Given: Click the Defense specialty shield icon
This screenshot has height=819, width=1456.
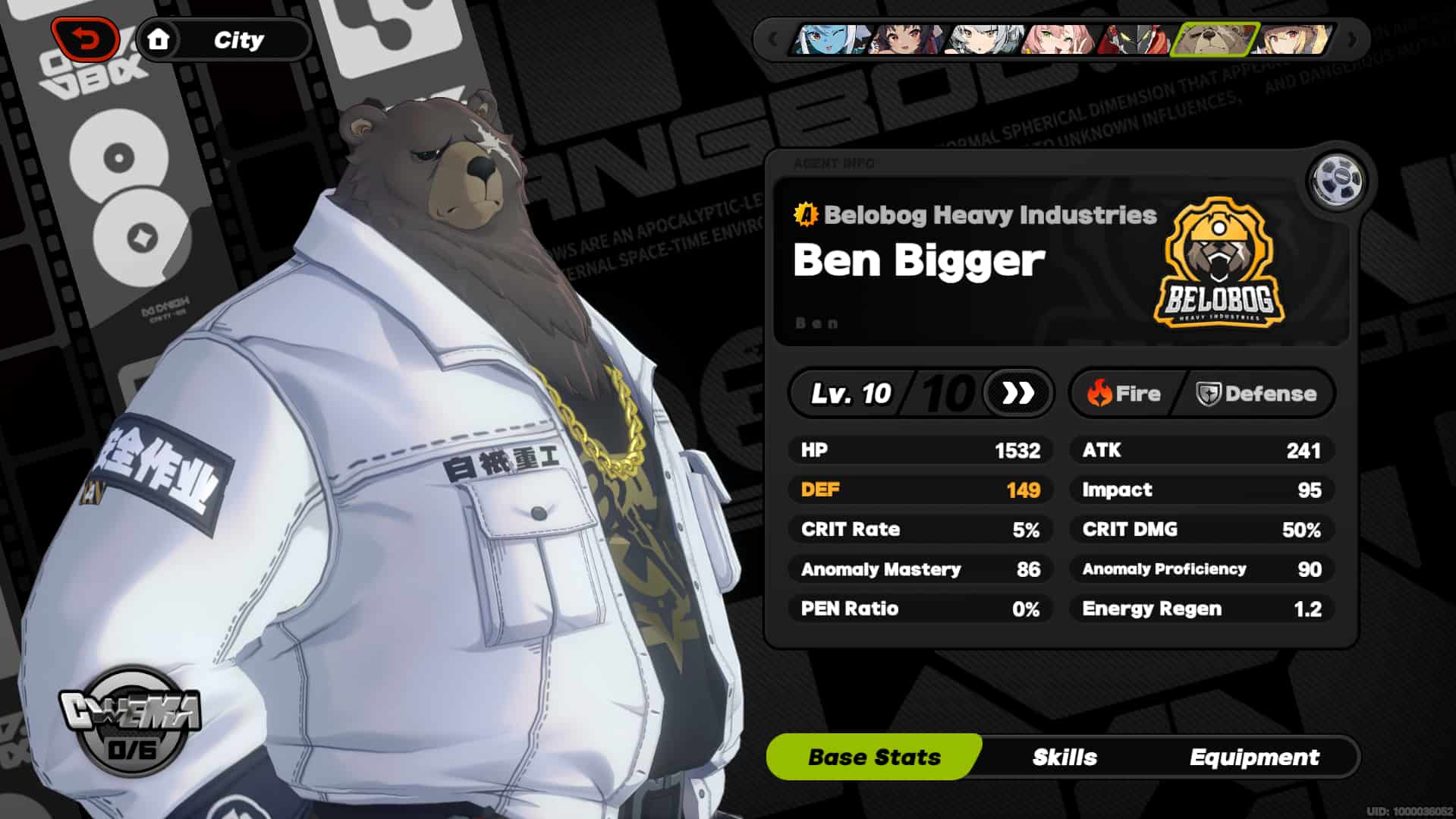Looking at the screenshot, I should 1209,393.
